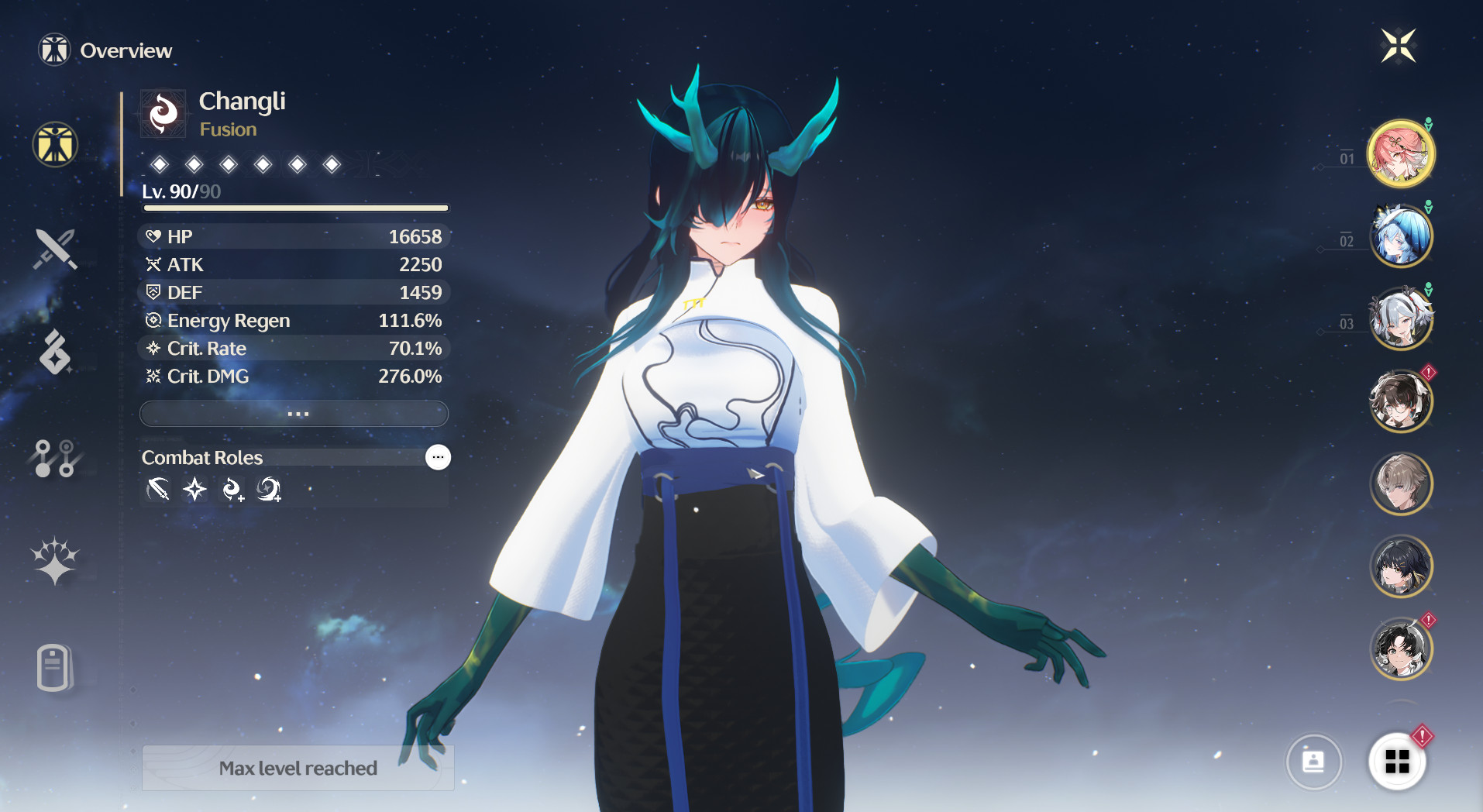Switch to the blue-haired character 02 portrait

tap(1402, 236)
